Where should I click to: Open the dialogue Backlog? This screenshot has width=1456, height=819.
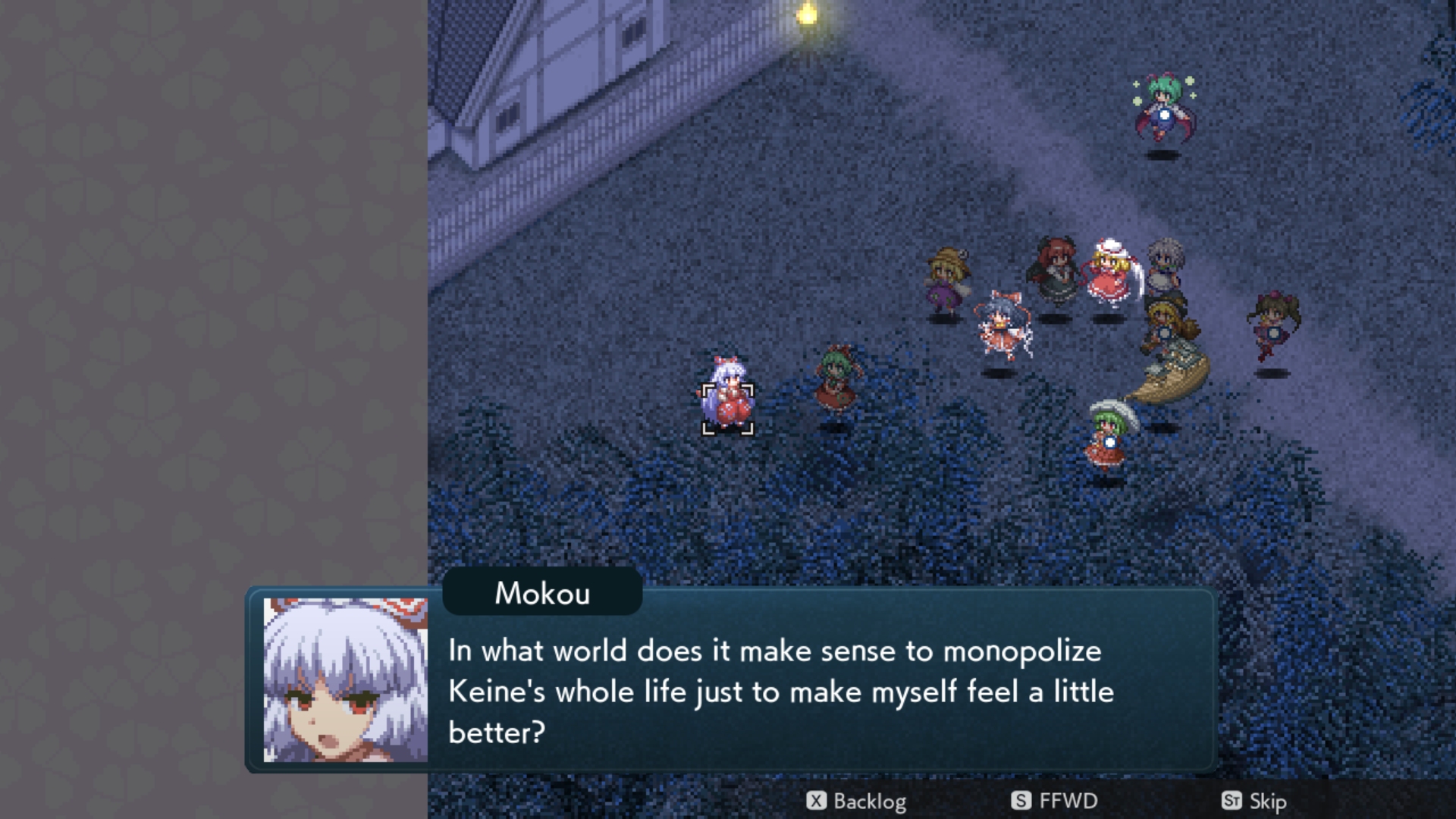(856, 801)
